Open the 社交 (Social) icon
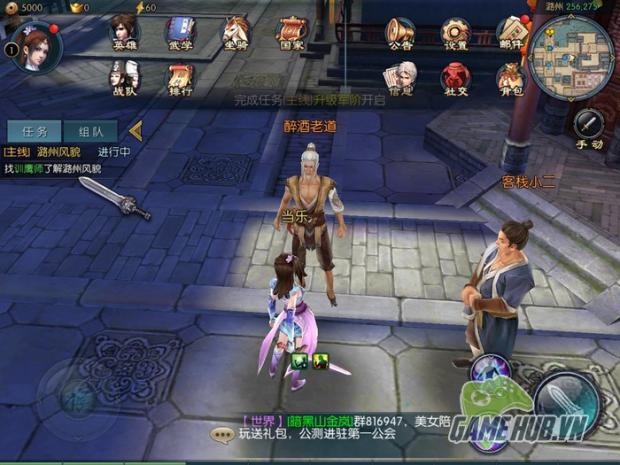 (456, 76)
